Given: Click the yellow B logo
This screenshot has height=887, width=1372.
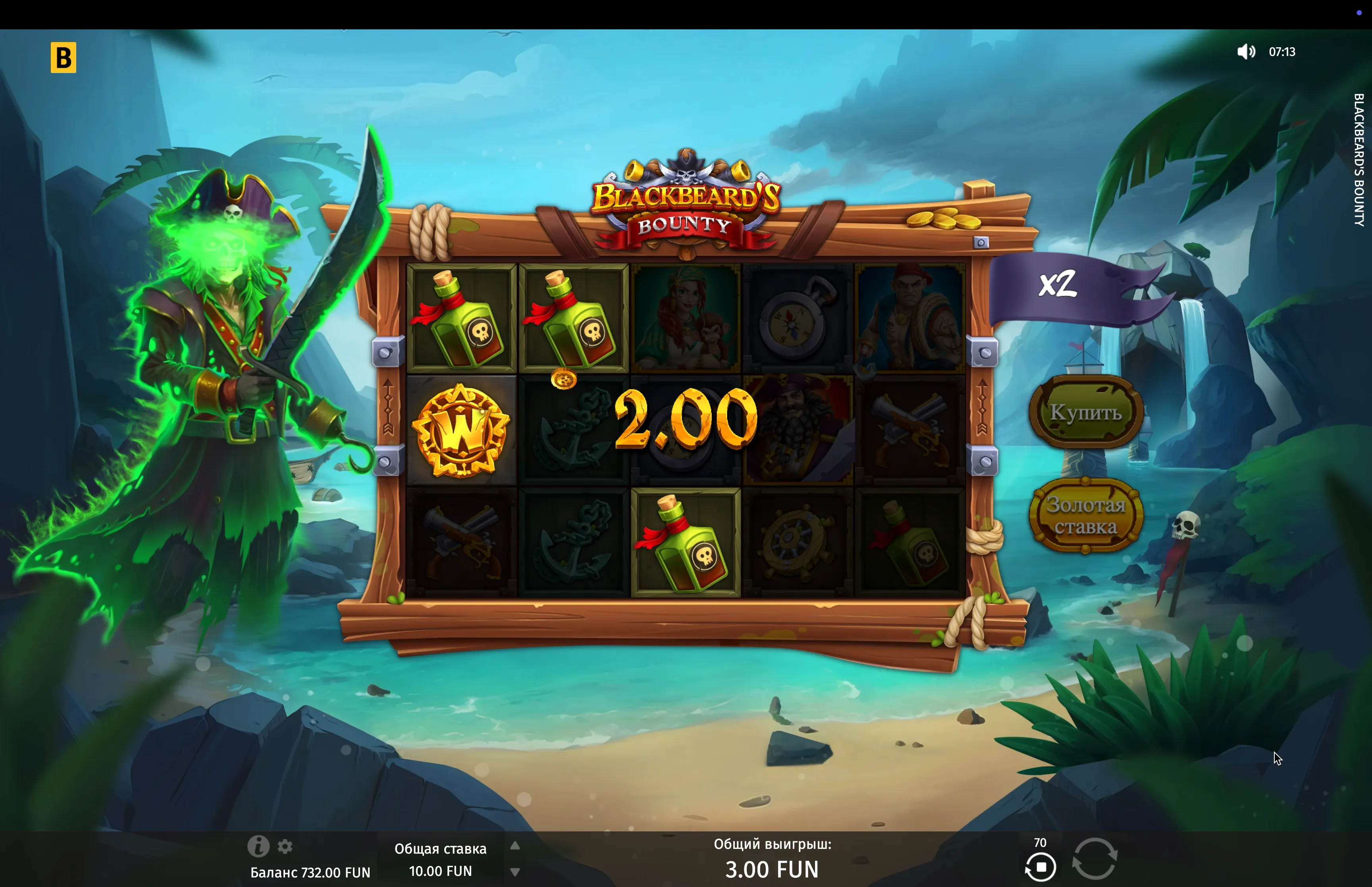Looking at the screenshot, I should [x=64, y=58].
